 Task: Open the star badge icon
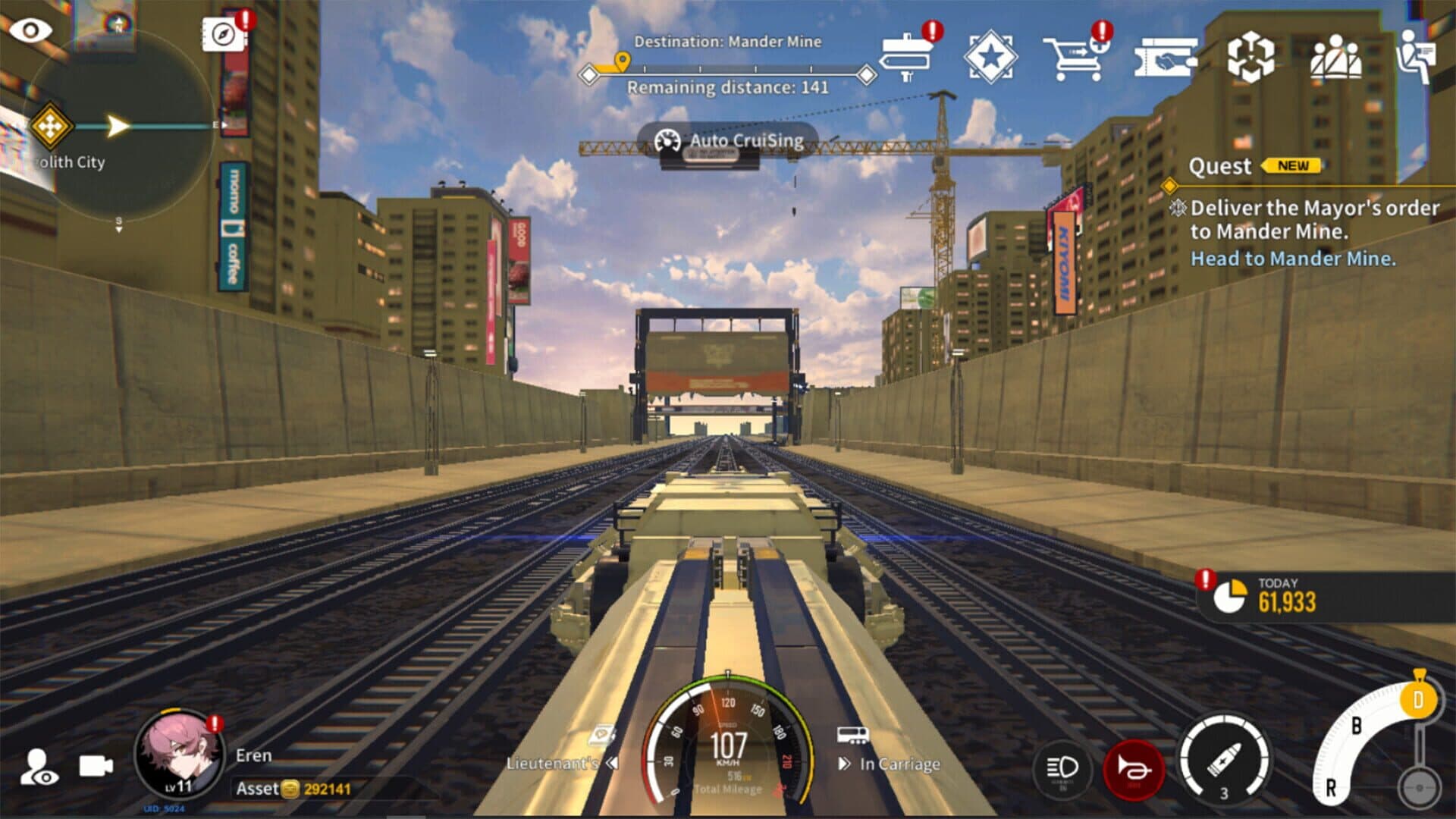pyautogui.click(x=990, y=56)
